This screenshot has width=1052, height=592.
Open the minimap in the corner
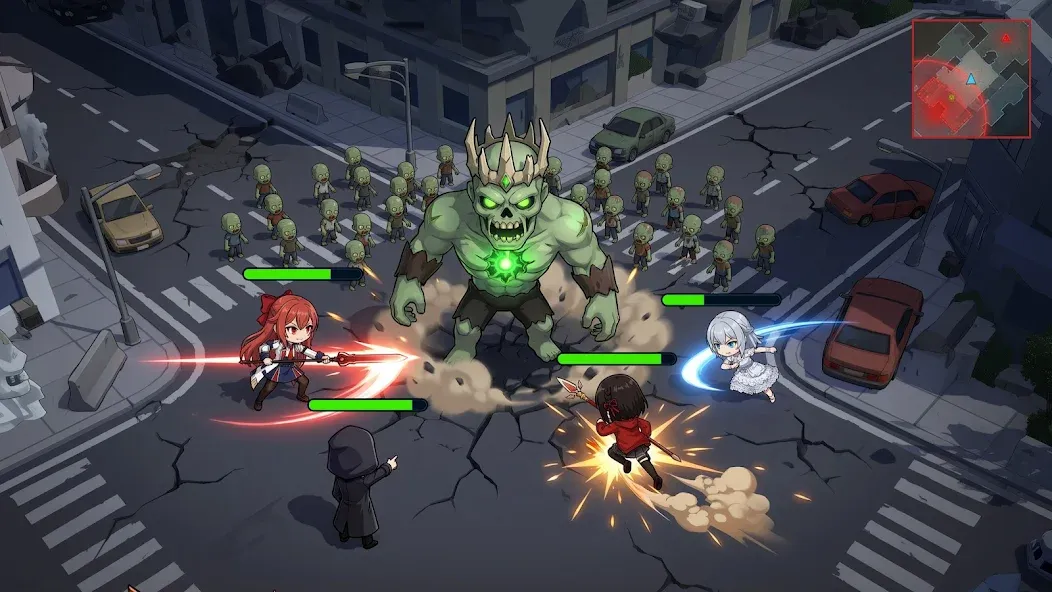tap(970, 78)
